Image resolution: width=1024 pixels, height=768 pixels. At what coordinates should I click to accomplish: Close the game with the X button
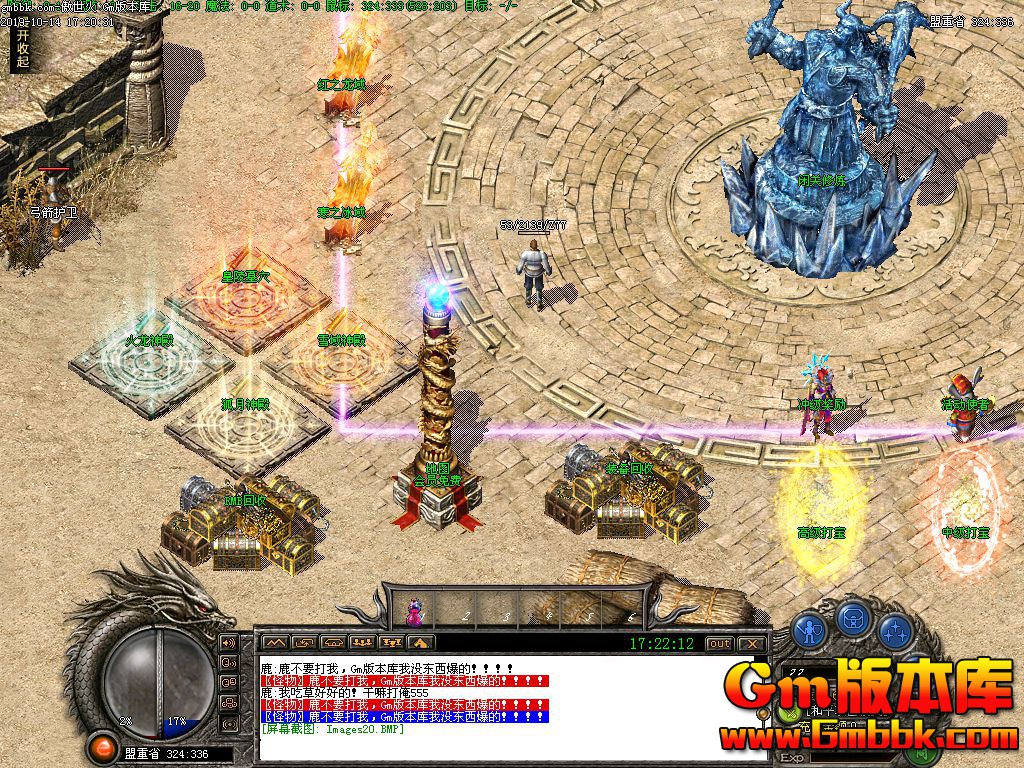pyautogui.click(x=753, y=643)
